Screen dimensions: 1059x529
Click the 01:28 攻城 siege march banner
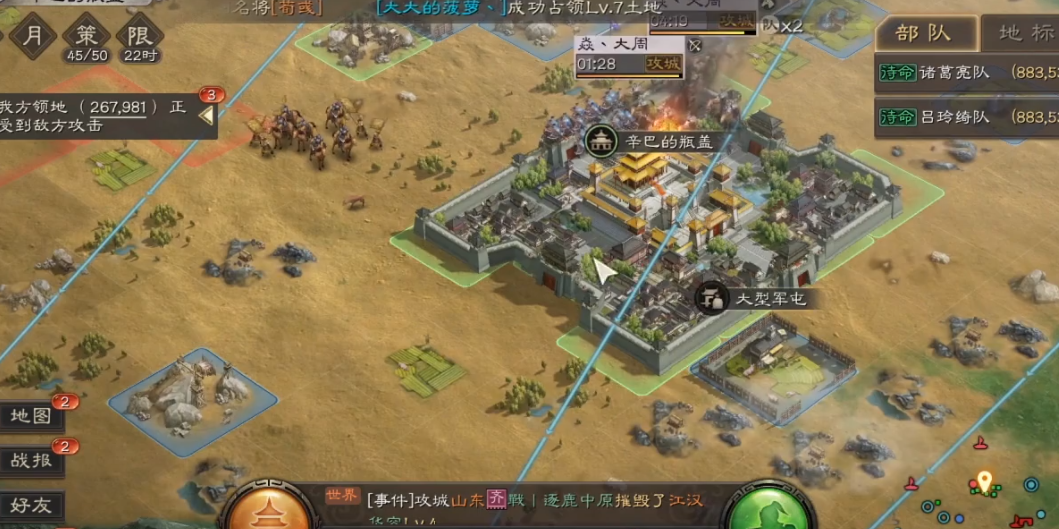[630, 64]
